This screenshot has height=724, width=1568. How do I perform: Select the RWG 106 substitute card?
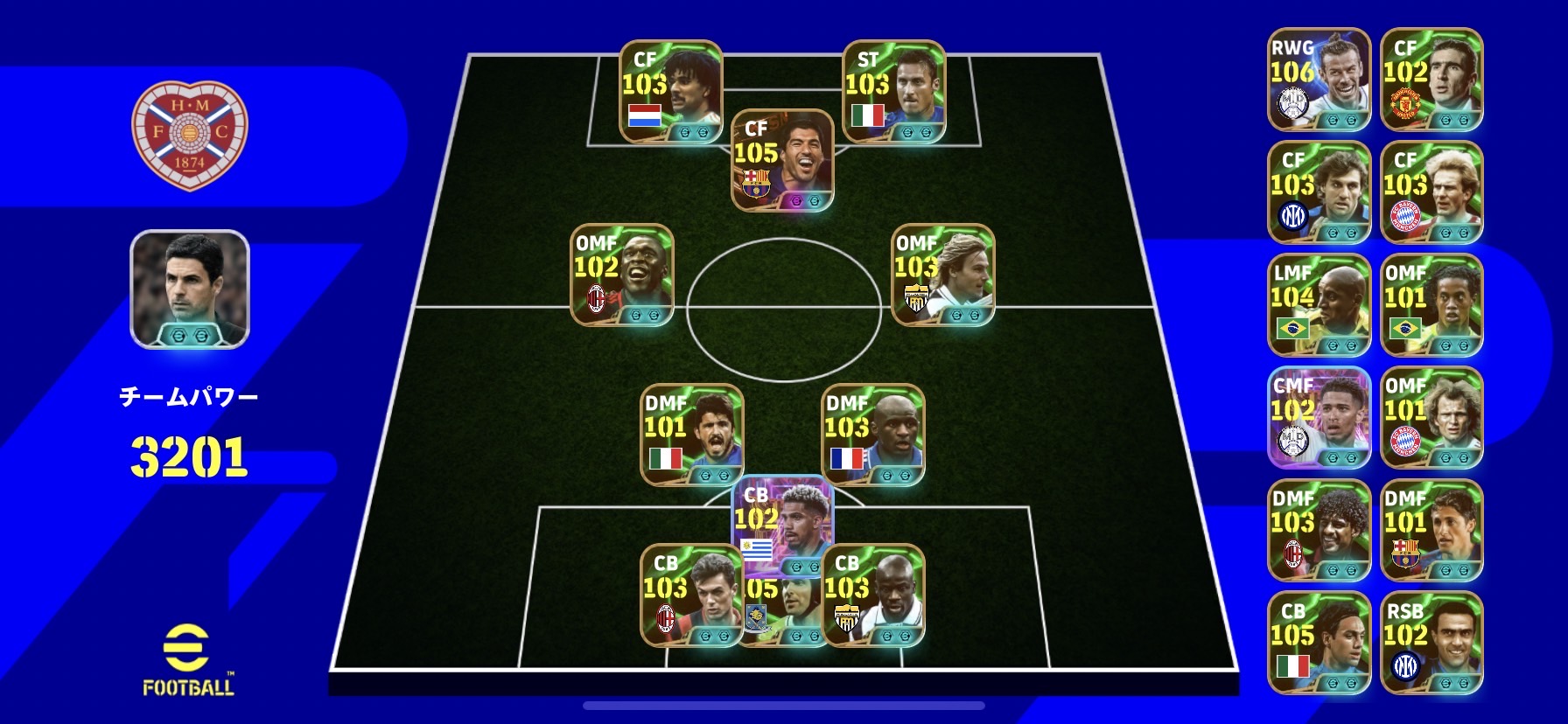(x=1319, y=79)
